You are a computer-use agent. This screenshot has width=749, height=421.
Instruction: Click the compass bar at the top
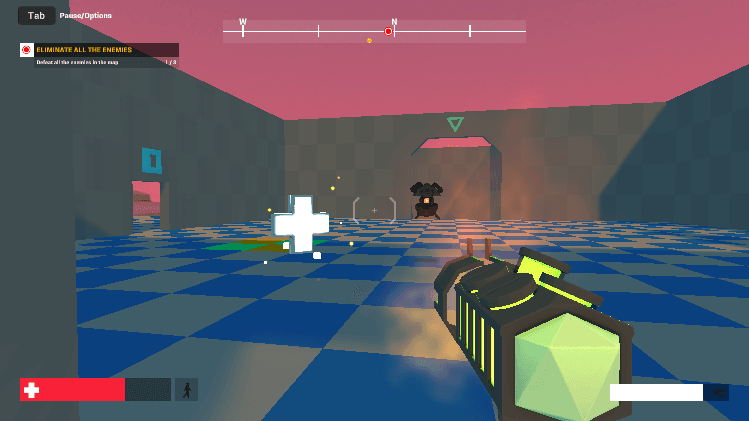(374, 31)
